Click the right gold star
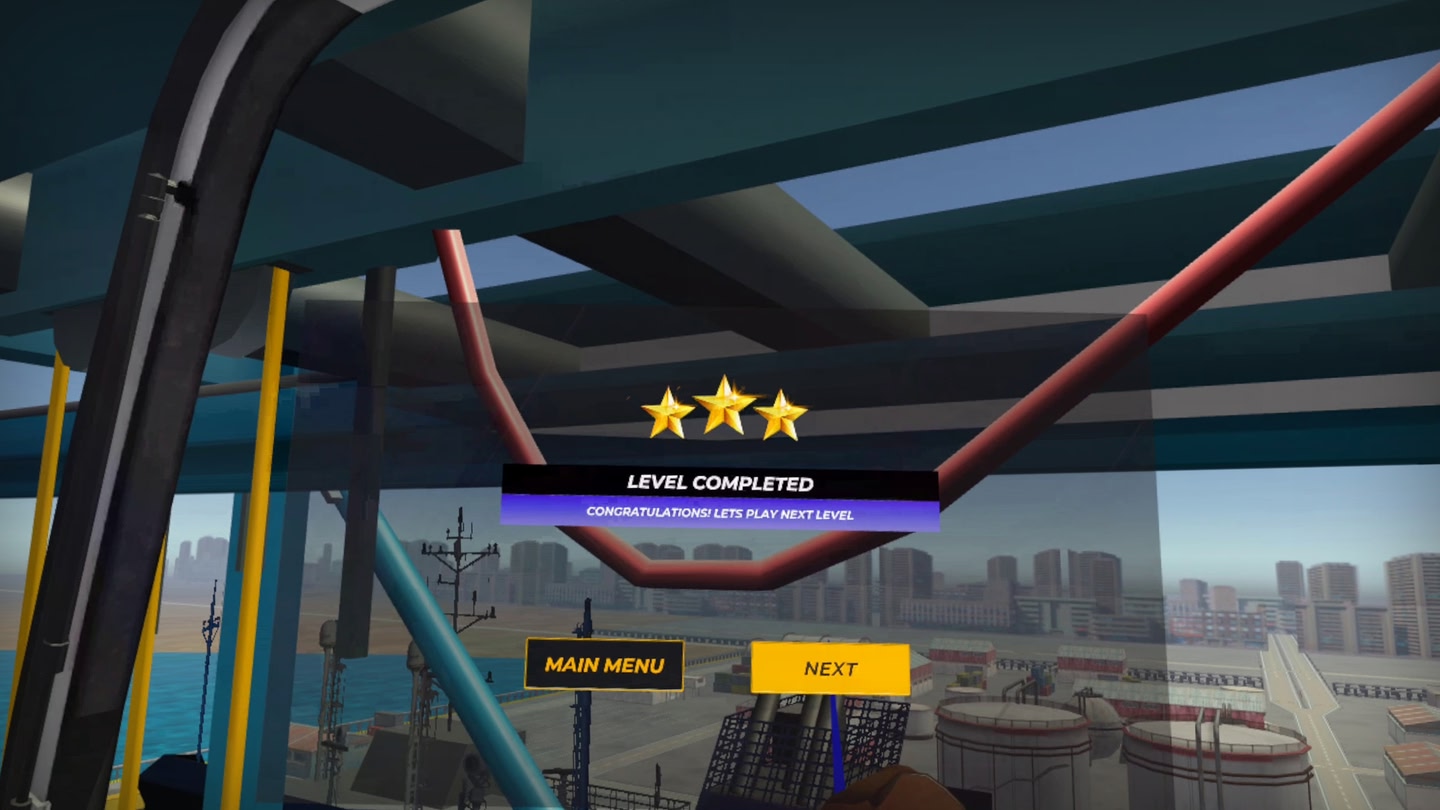 [782, 412]
